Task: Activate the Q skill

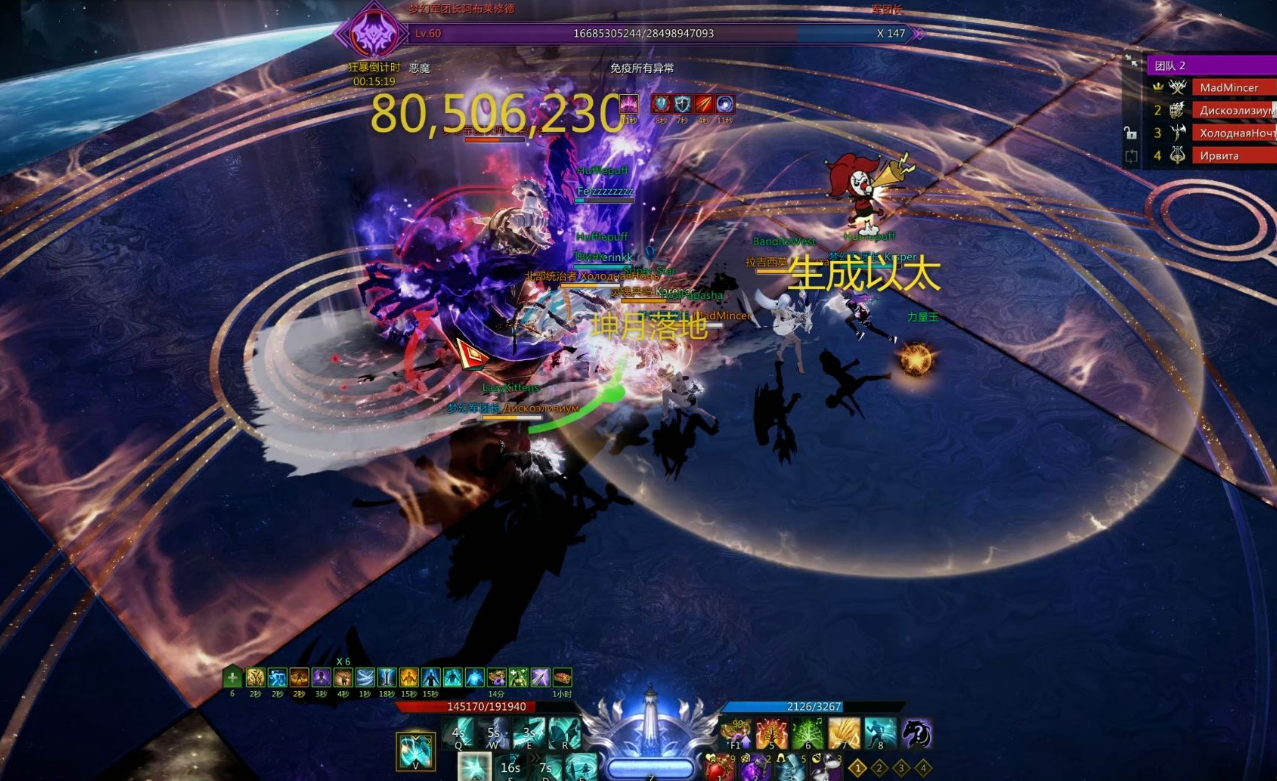Action: coord(462,733)
